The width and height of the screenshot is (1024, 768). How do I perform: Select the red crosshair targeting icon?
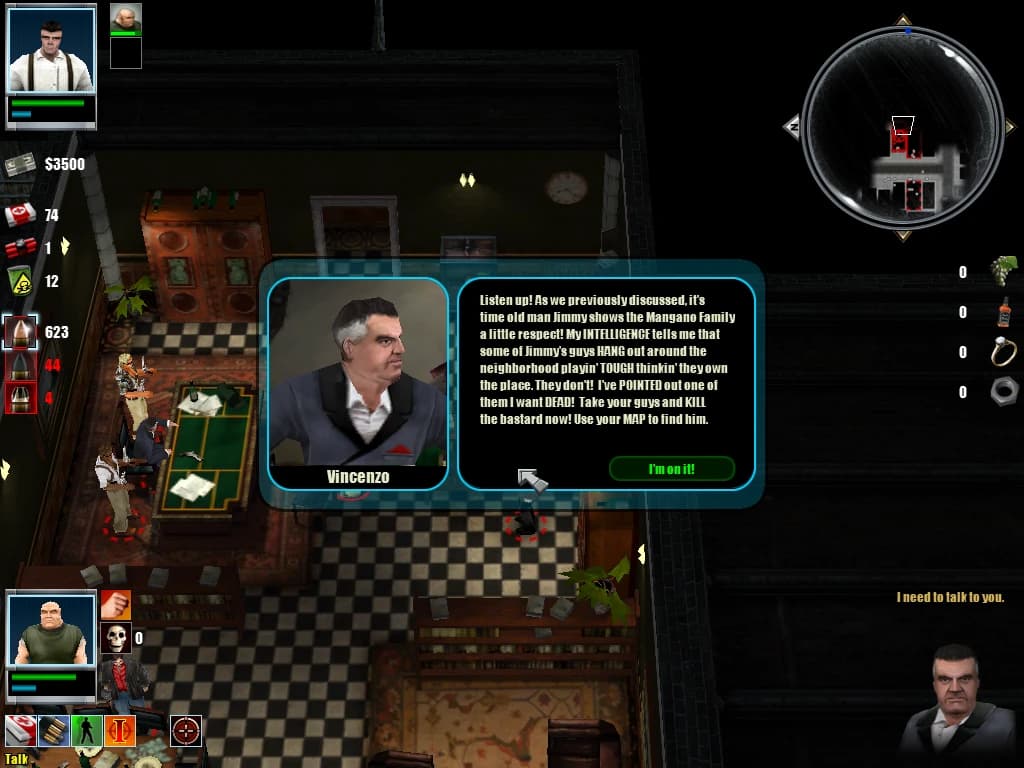point(185,731)
